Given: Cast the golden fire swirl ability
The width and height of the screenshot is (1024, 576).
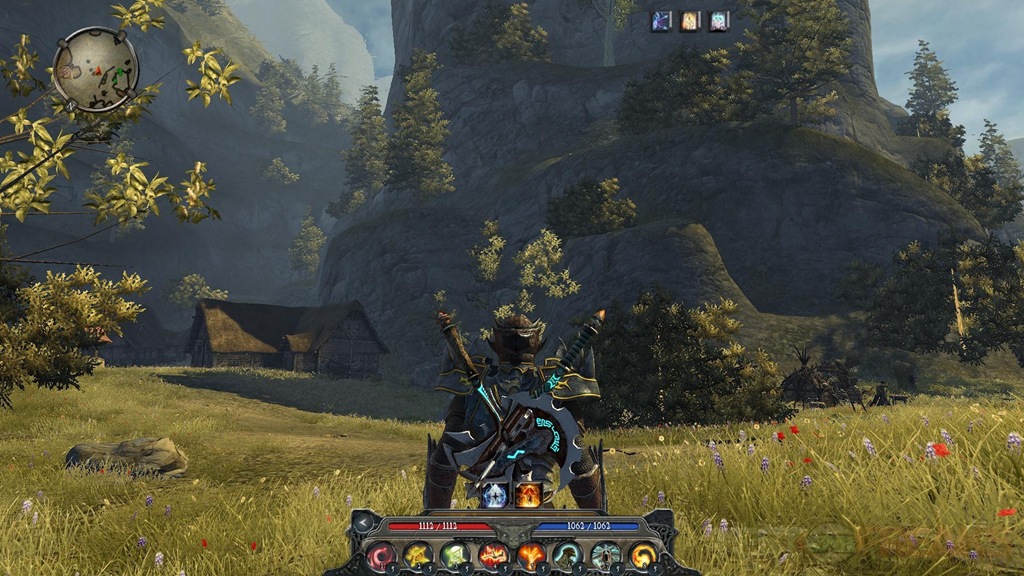Looking at the screenshot, I should tap(641, 555).
